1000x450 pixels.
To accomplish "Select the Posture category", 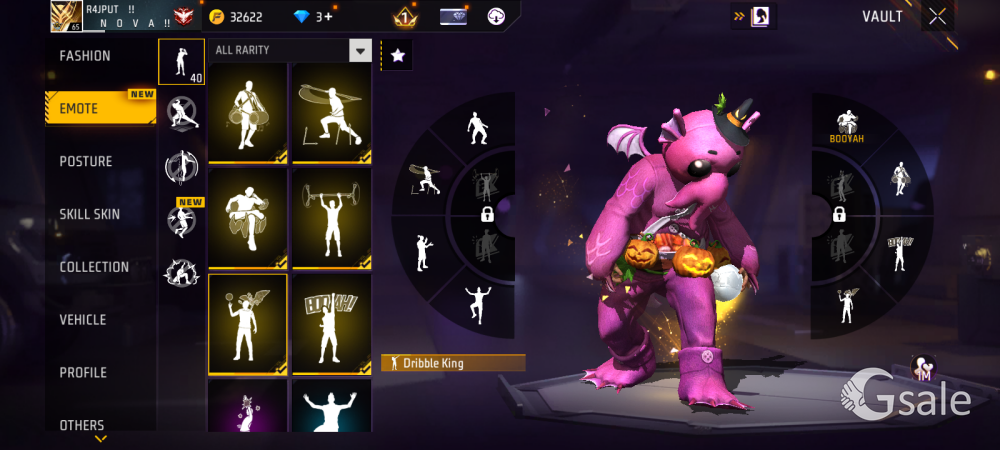I will (86, 161).
